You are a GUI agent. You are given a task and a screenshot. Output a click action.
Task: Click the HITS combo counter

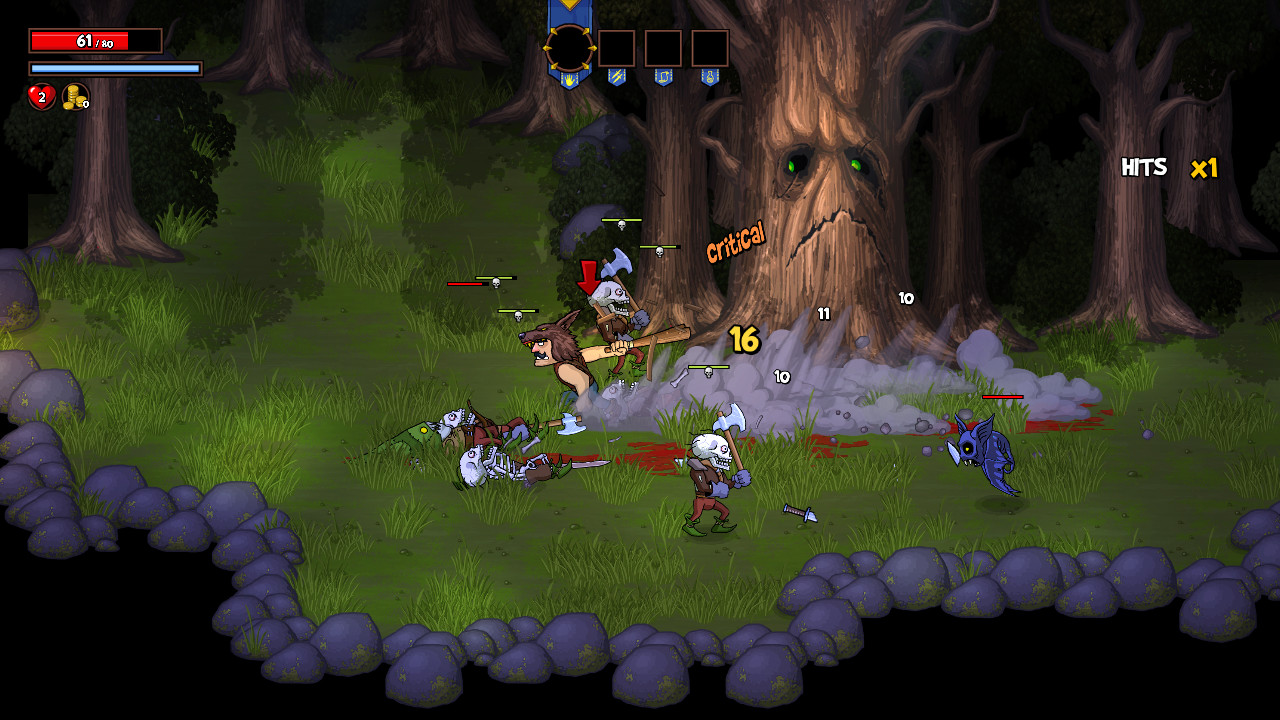point(1146,167)
